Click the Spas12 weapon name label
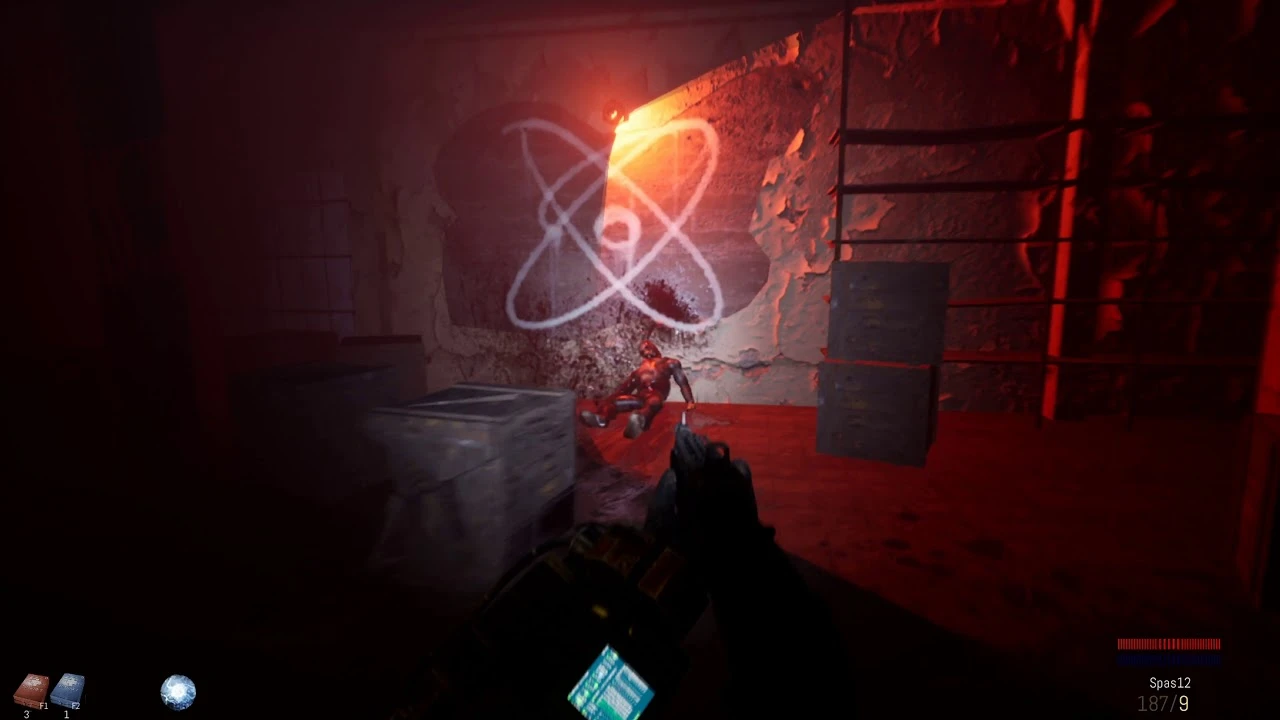 pyautogui.click(x=1170, y=682)
